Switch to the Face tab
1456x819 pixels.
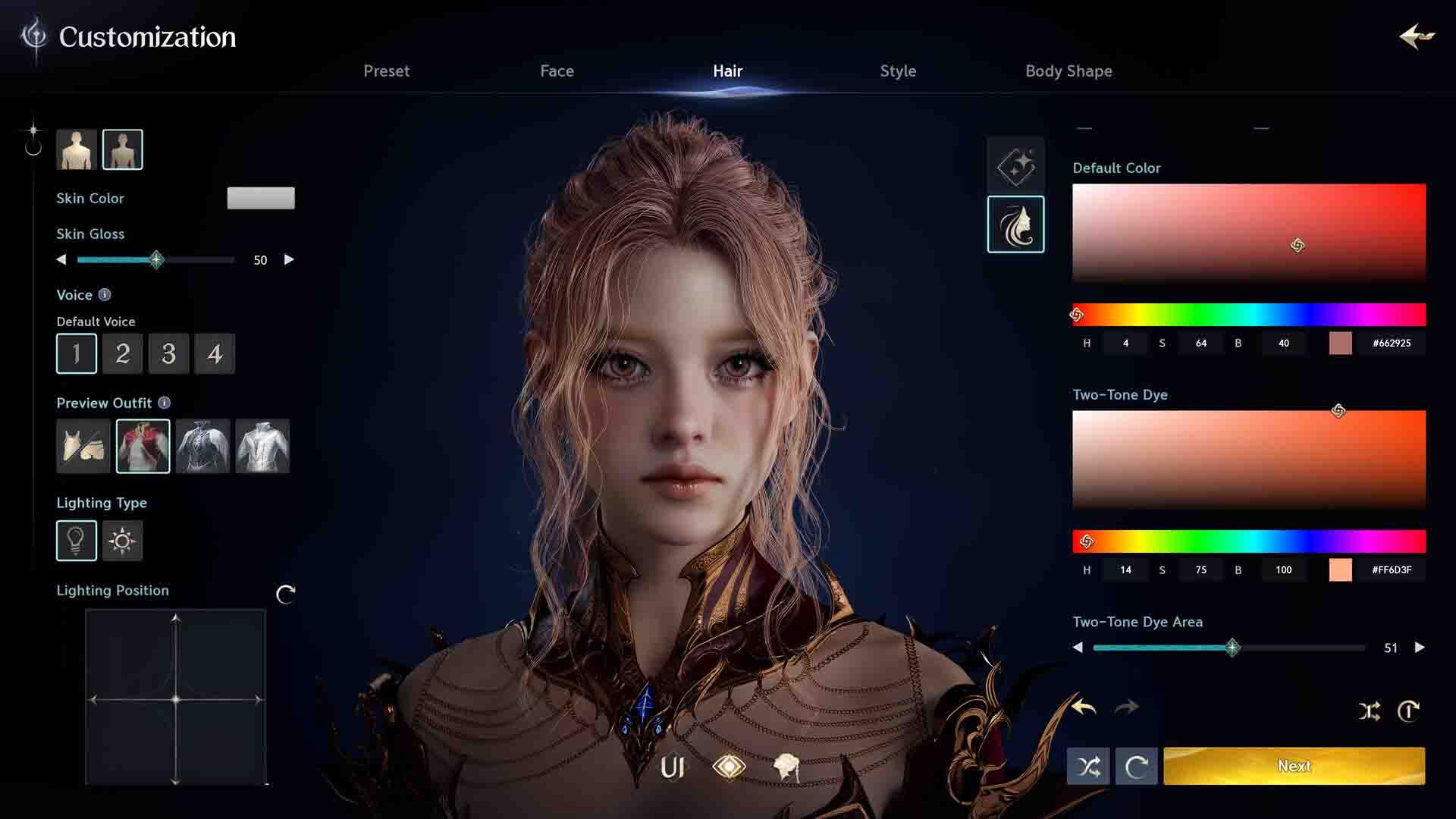click(557, 71)
